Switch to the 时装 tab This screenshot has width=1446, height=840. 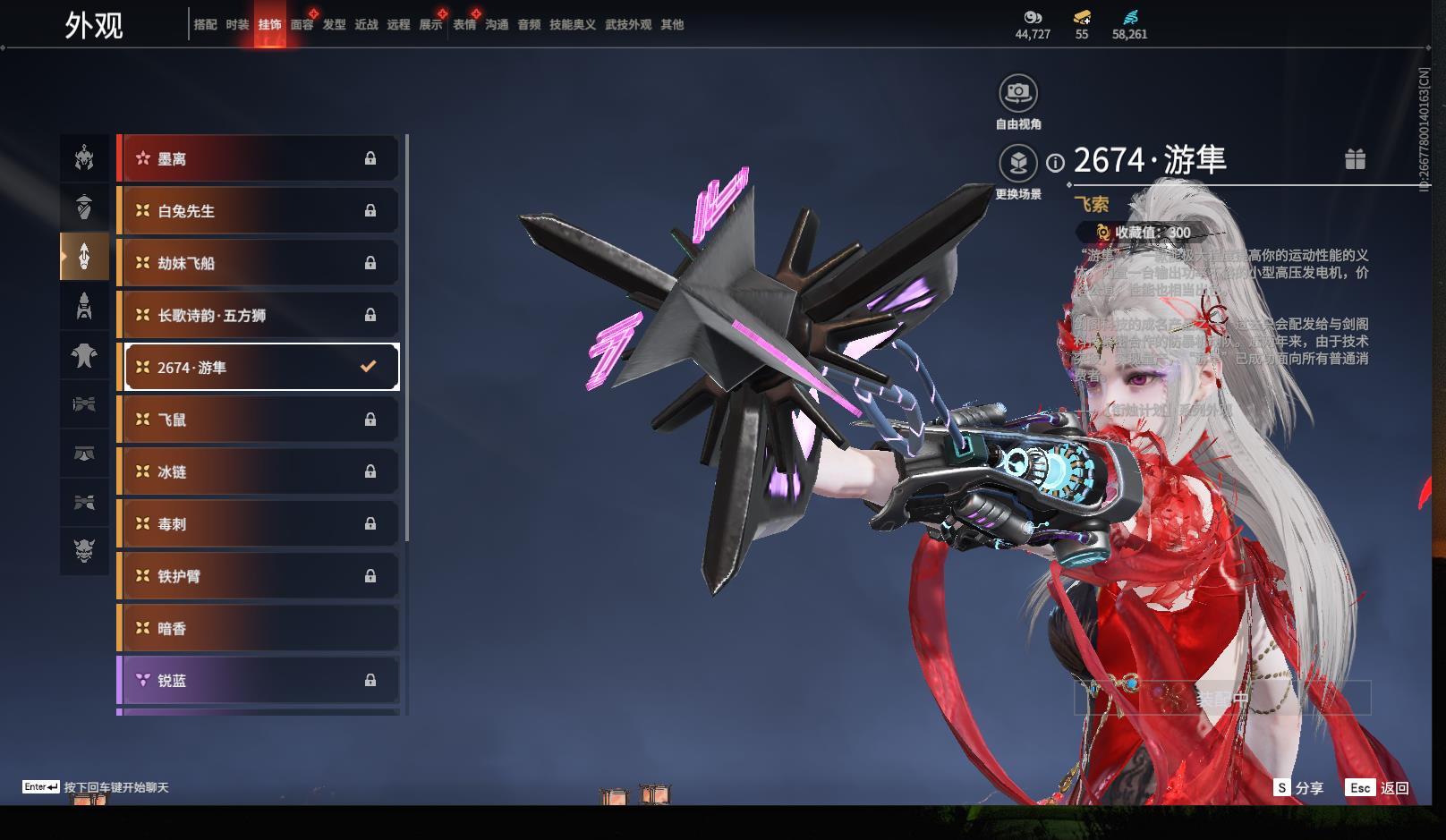click(x=237, y=25)
